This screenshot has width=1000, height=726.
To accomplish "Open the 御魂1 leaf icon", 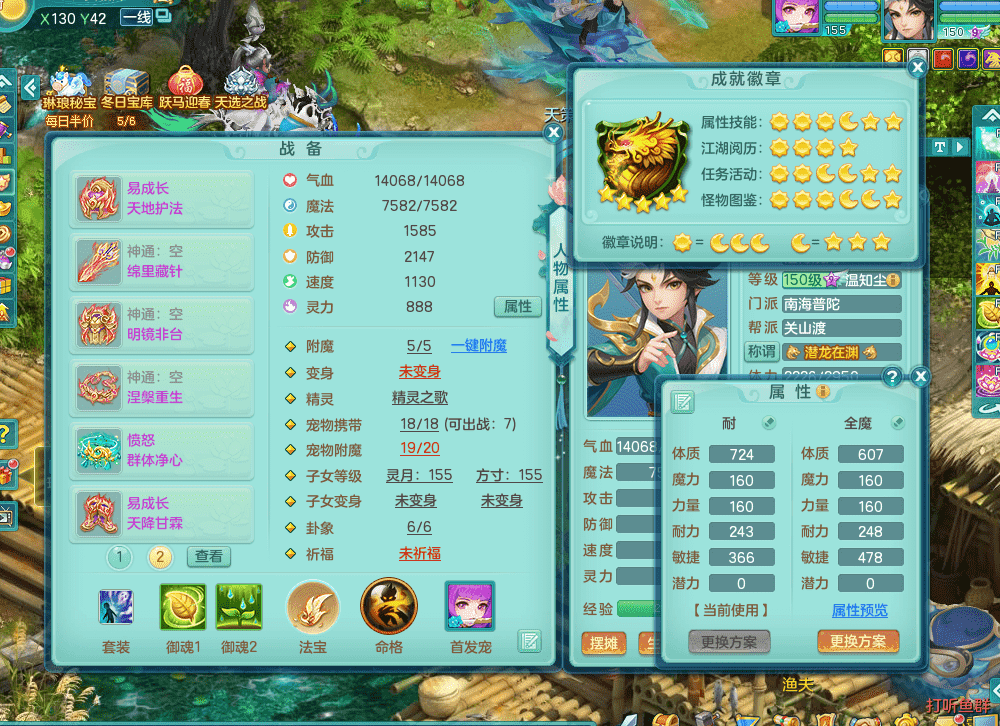I will [x=183, y=607].
